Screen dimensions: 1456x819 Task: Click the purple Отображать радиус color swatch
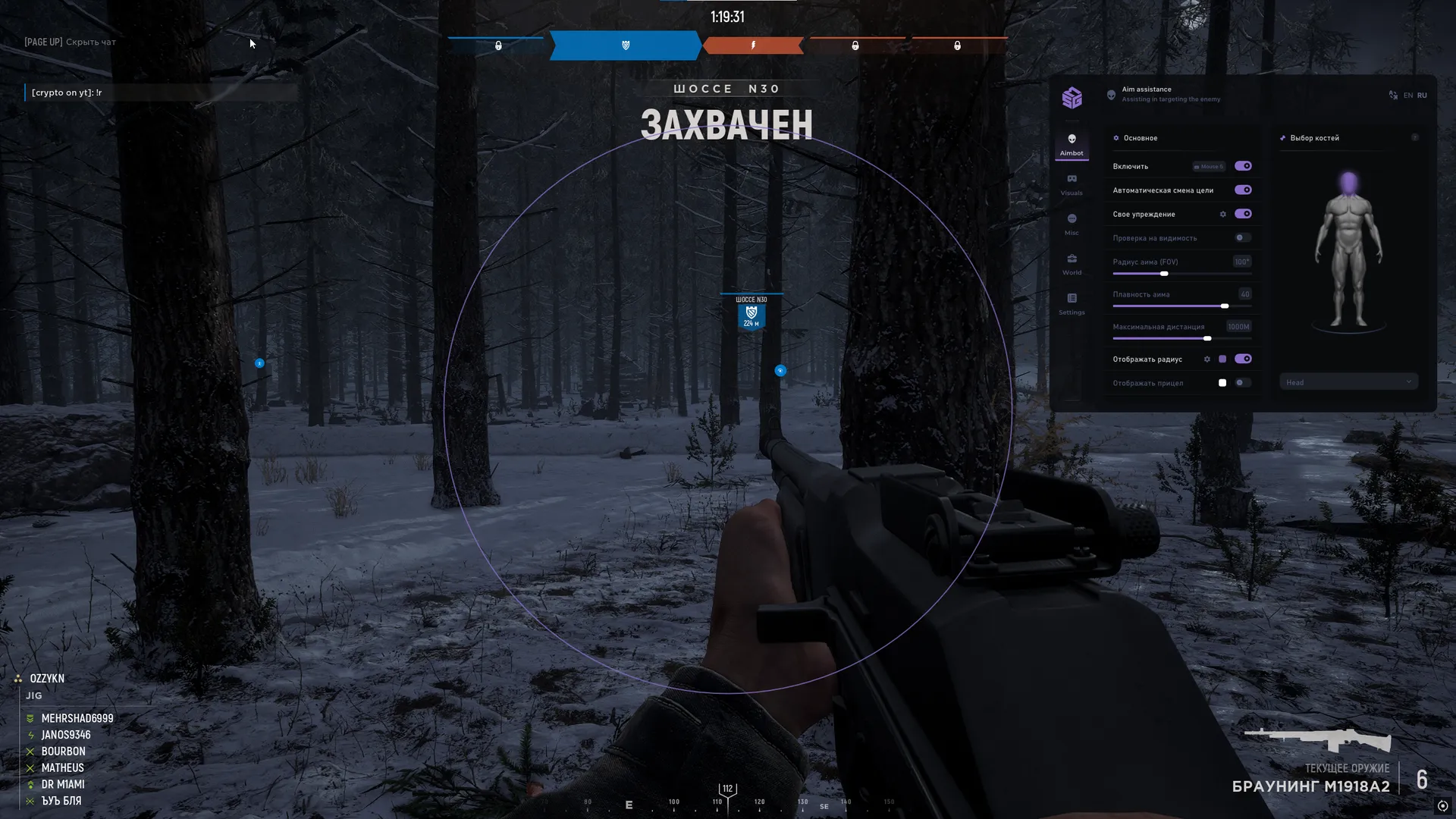1224,359
